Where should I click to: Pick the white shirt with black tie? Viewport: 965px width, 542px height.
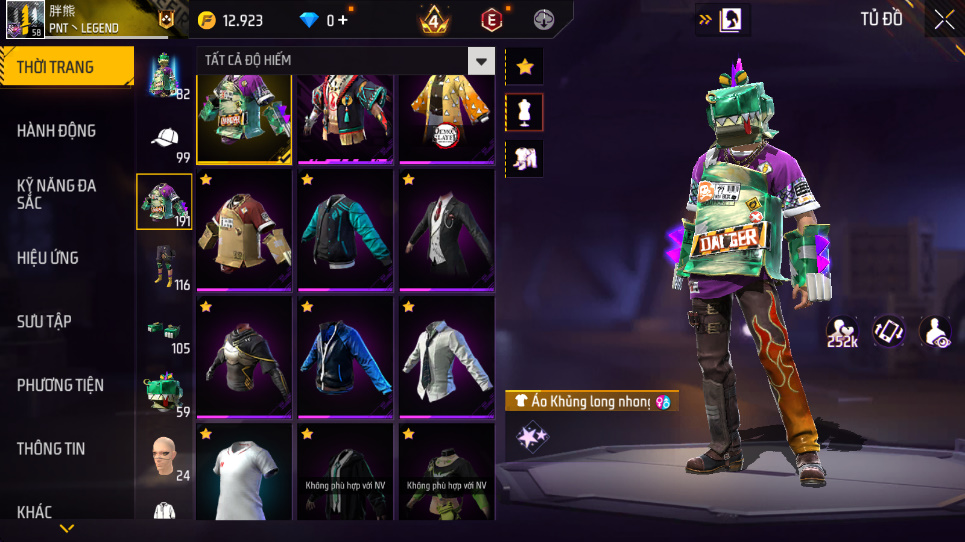click(x=446, y=355)
